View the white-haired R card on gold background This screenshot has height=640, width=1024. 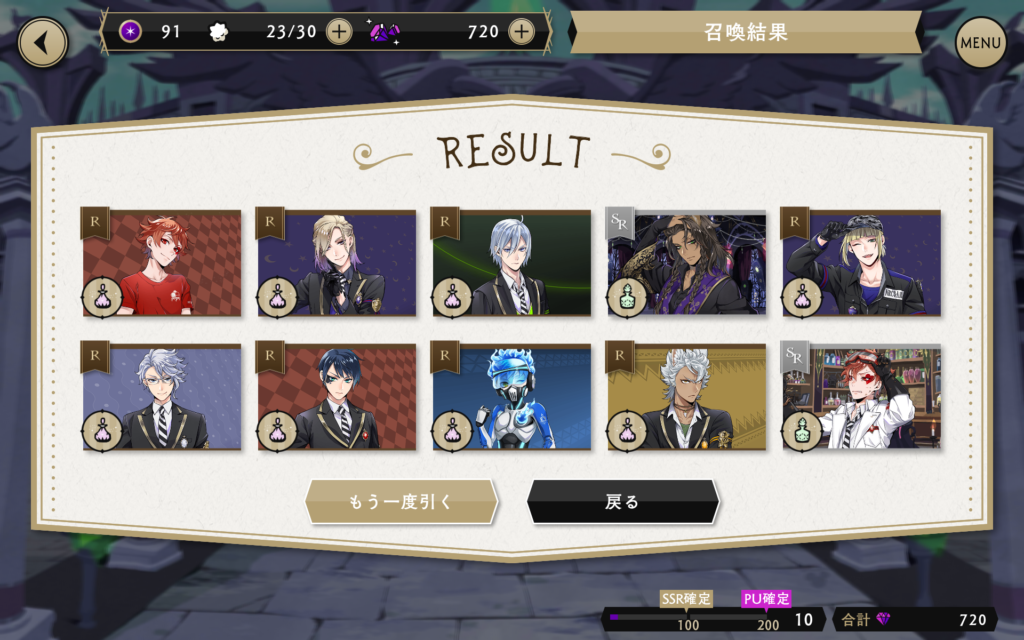[x=687, y=397]
